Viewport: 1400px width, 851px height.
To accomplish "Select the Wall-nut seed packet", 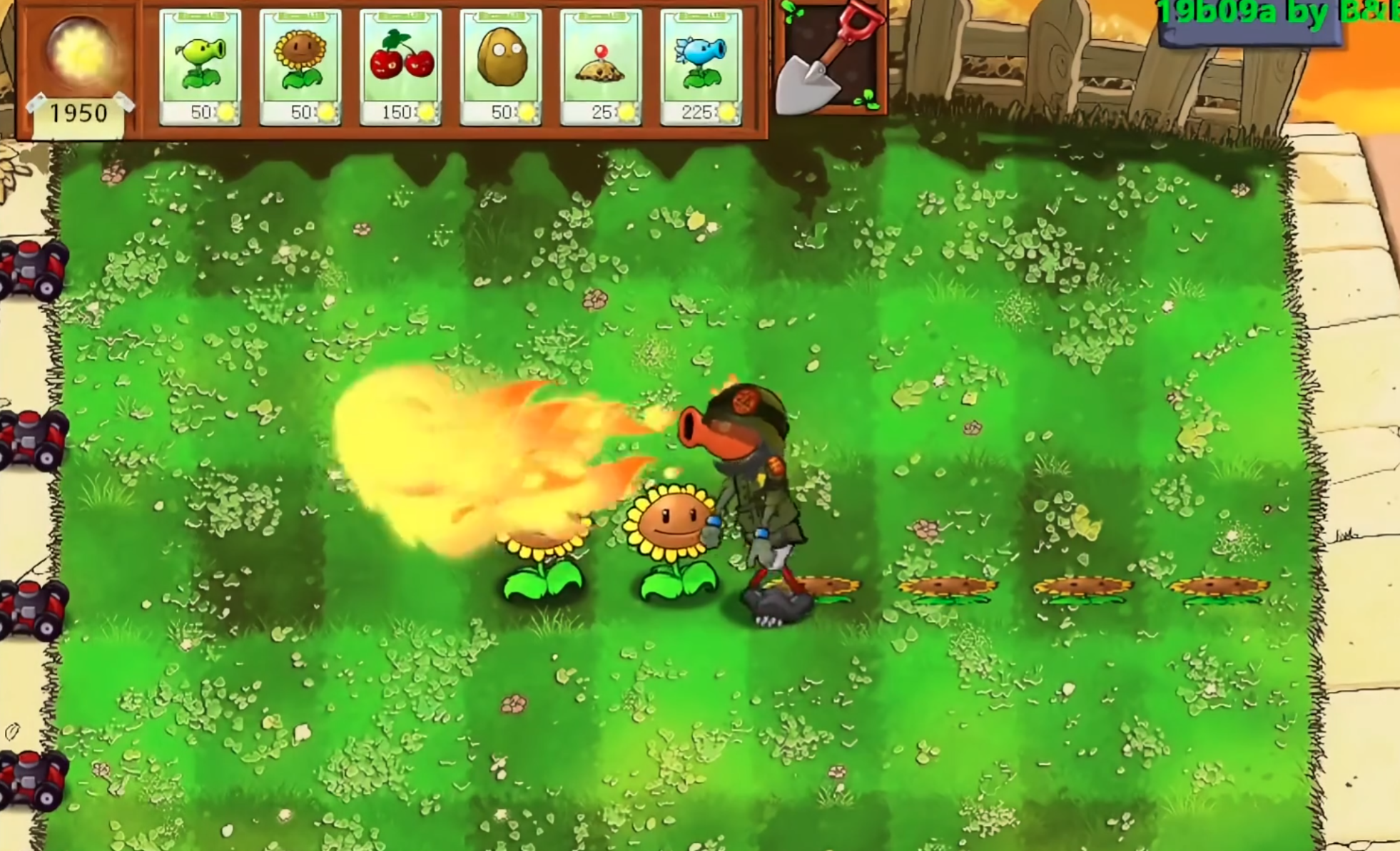I will 501,68.
